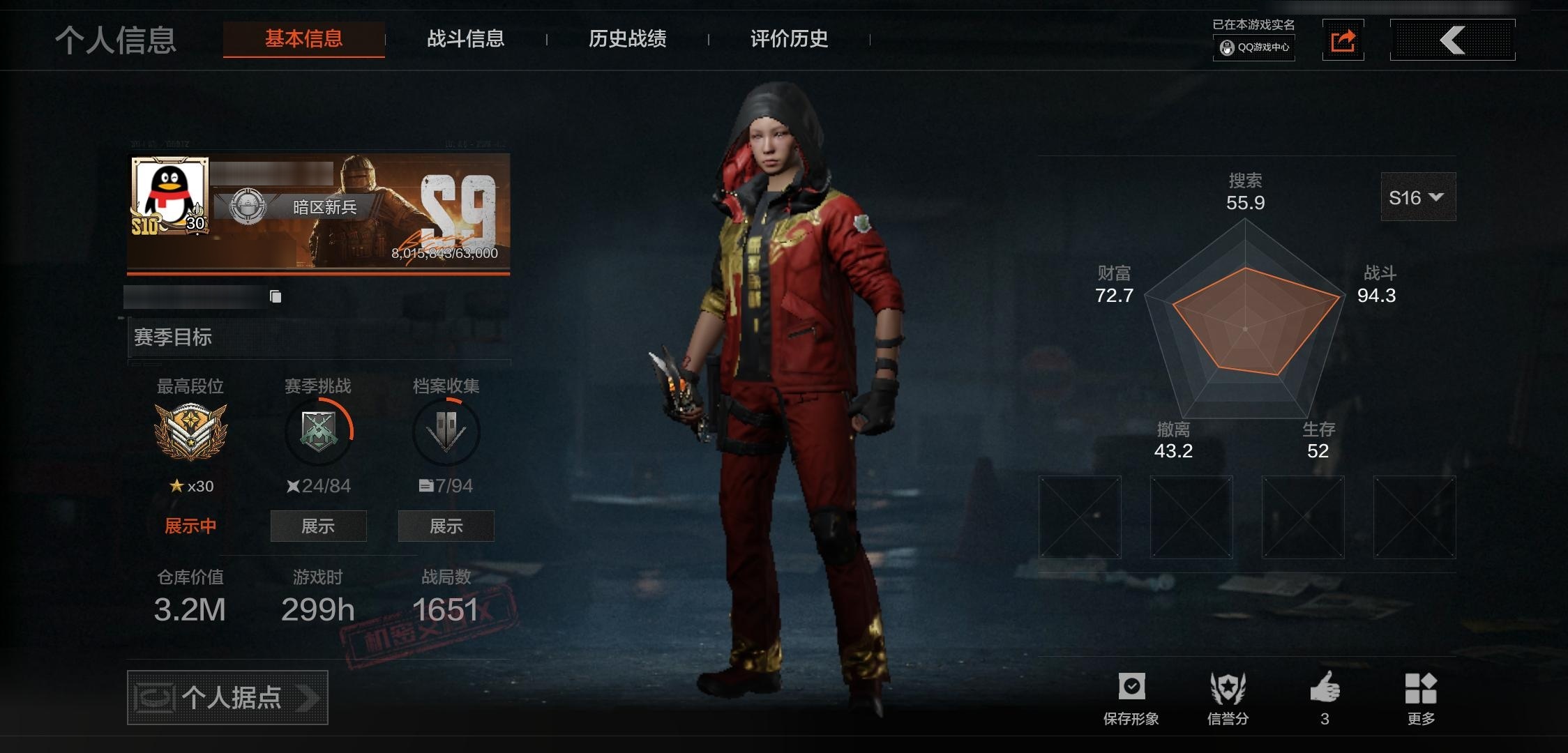Viewport: 1568px width, 753px height.
Task: Open the 赛季挑战 challenge emblem icon
Action: click(x=318, y=432)
